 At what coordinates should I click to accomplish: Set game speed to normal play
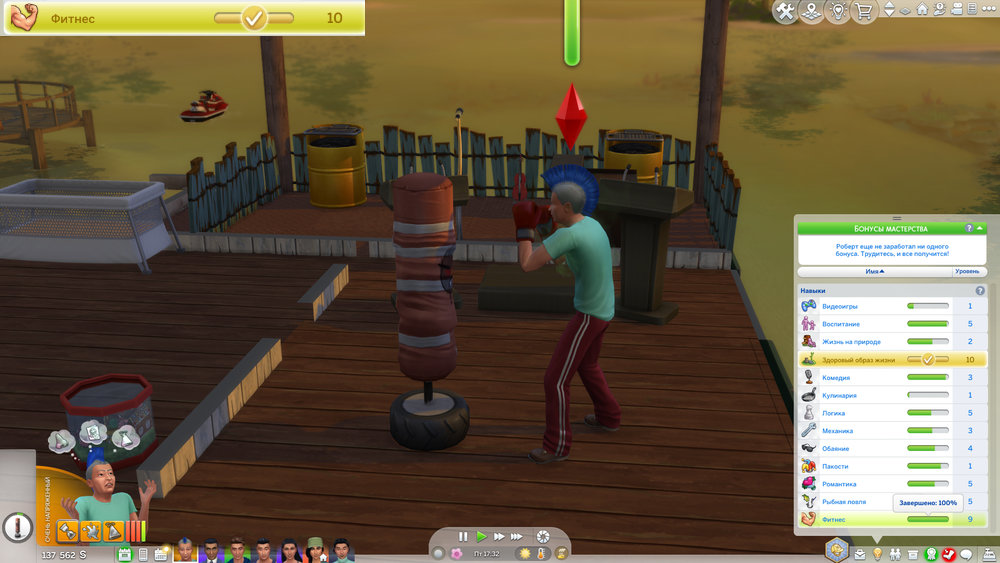[480, 536]
